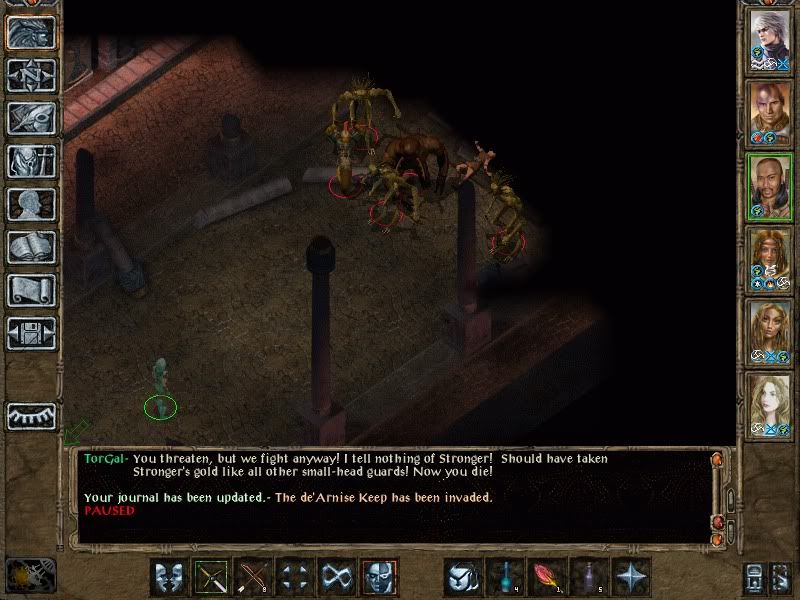Open special abilities with the star icon
The image size is (800, 600).
coord(631,577)
